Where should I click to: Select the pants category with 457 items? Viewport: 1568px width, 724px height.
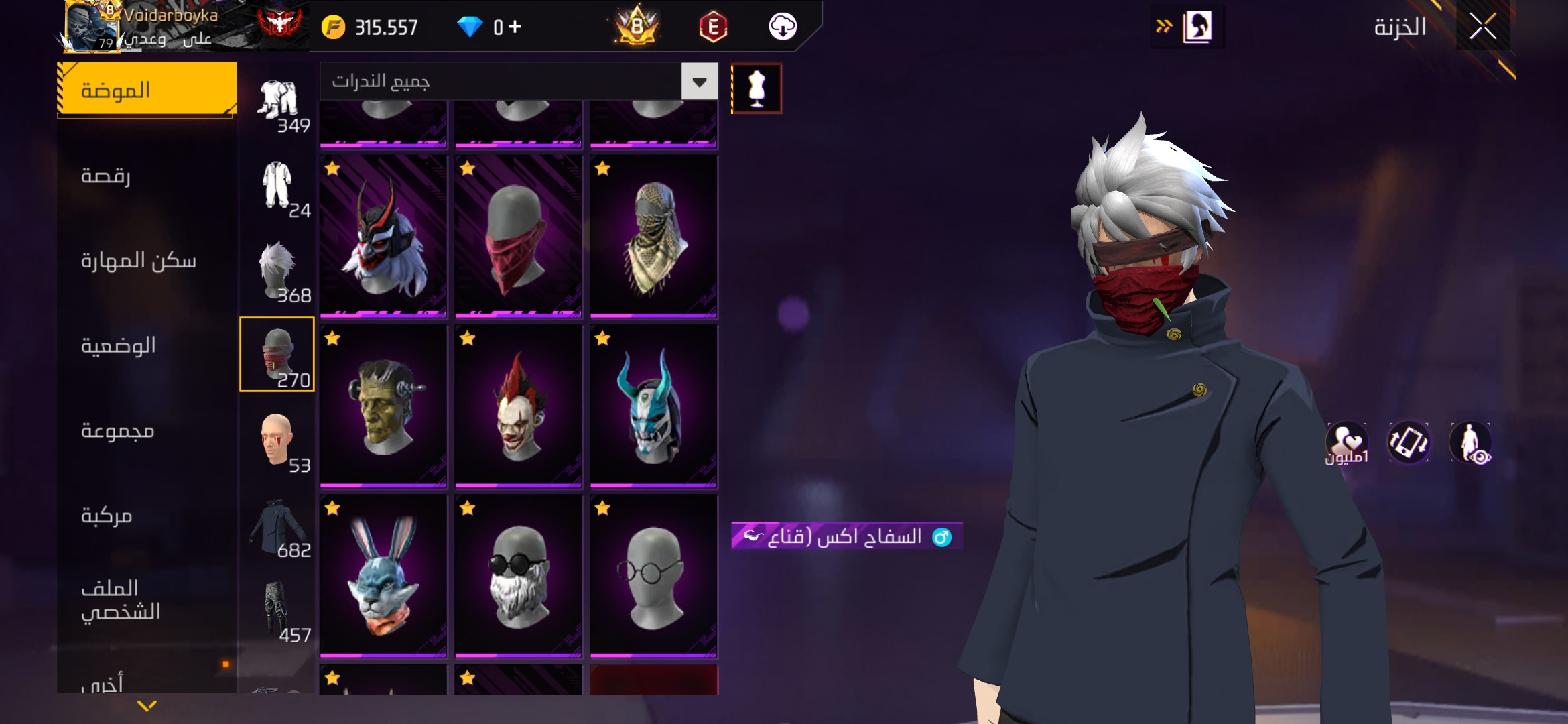click(x=277, y=610)
